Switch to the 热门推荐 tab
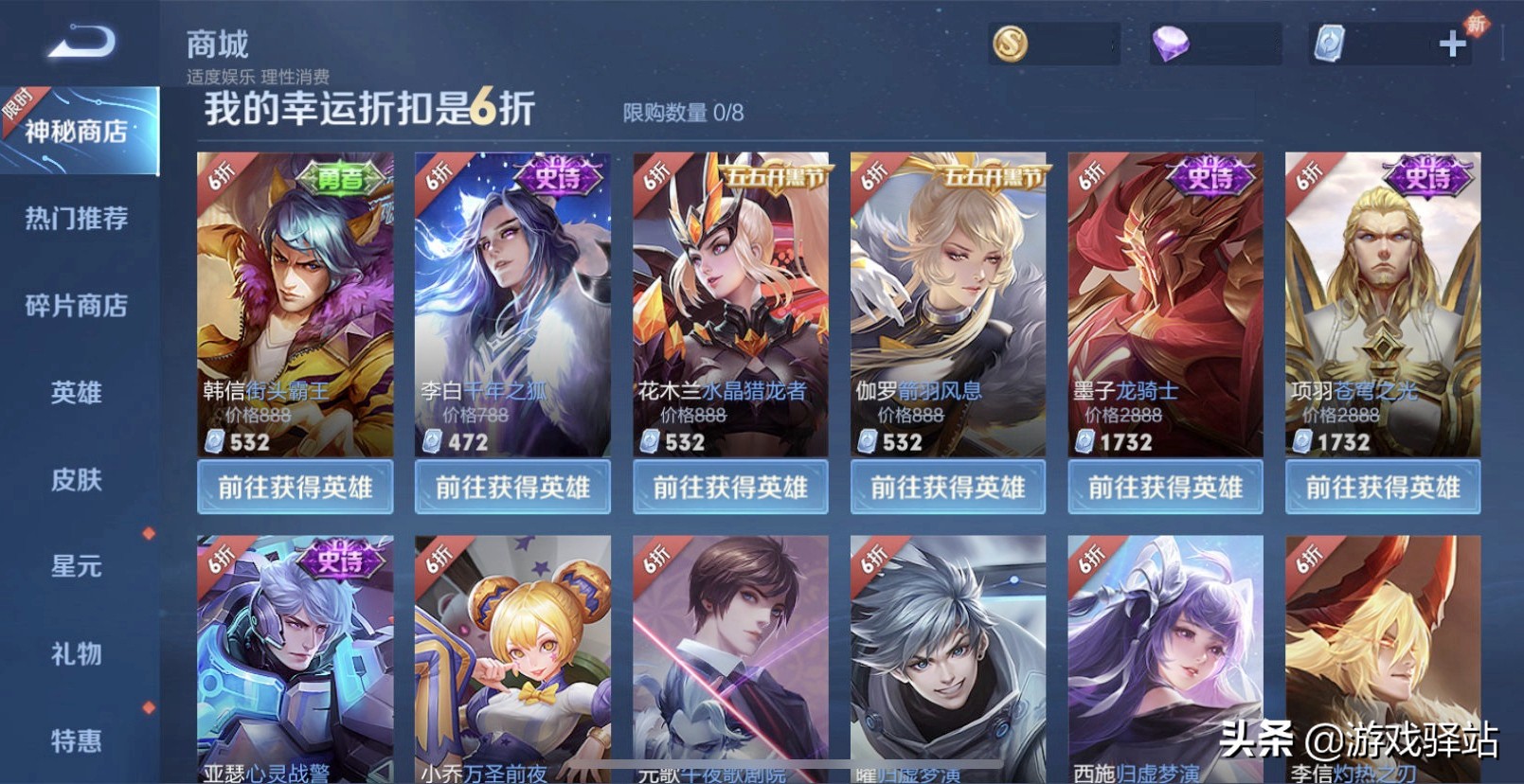The height and width of the screenshot is (784, 1524). tap(77, 219)
